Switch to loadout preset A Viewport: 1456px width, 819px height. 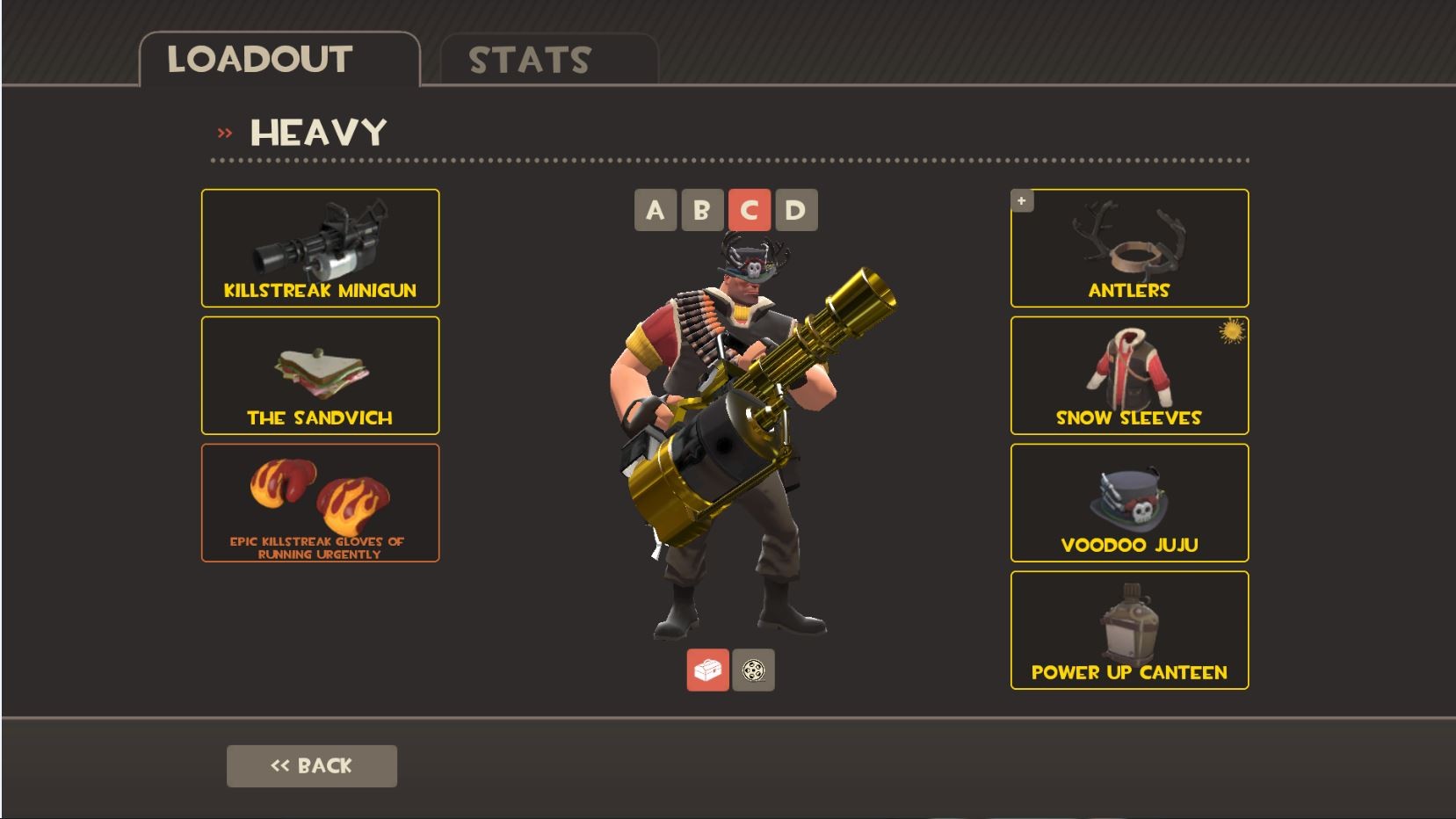(x=655, y=210)
